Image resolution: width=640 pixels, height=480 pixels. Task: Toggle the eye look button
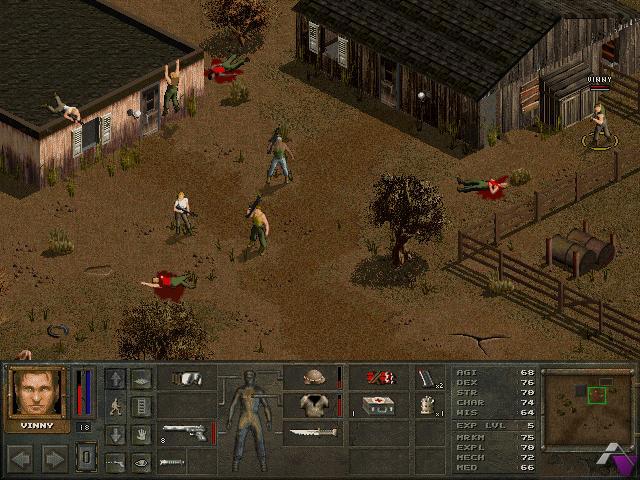[141, 461]
